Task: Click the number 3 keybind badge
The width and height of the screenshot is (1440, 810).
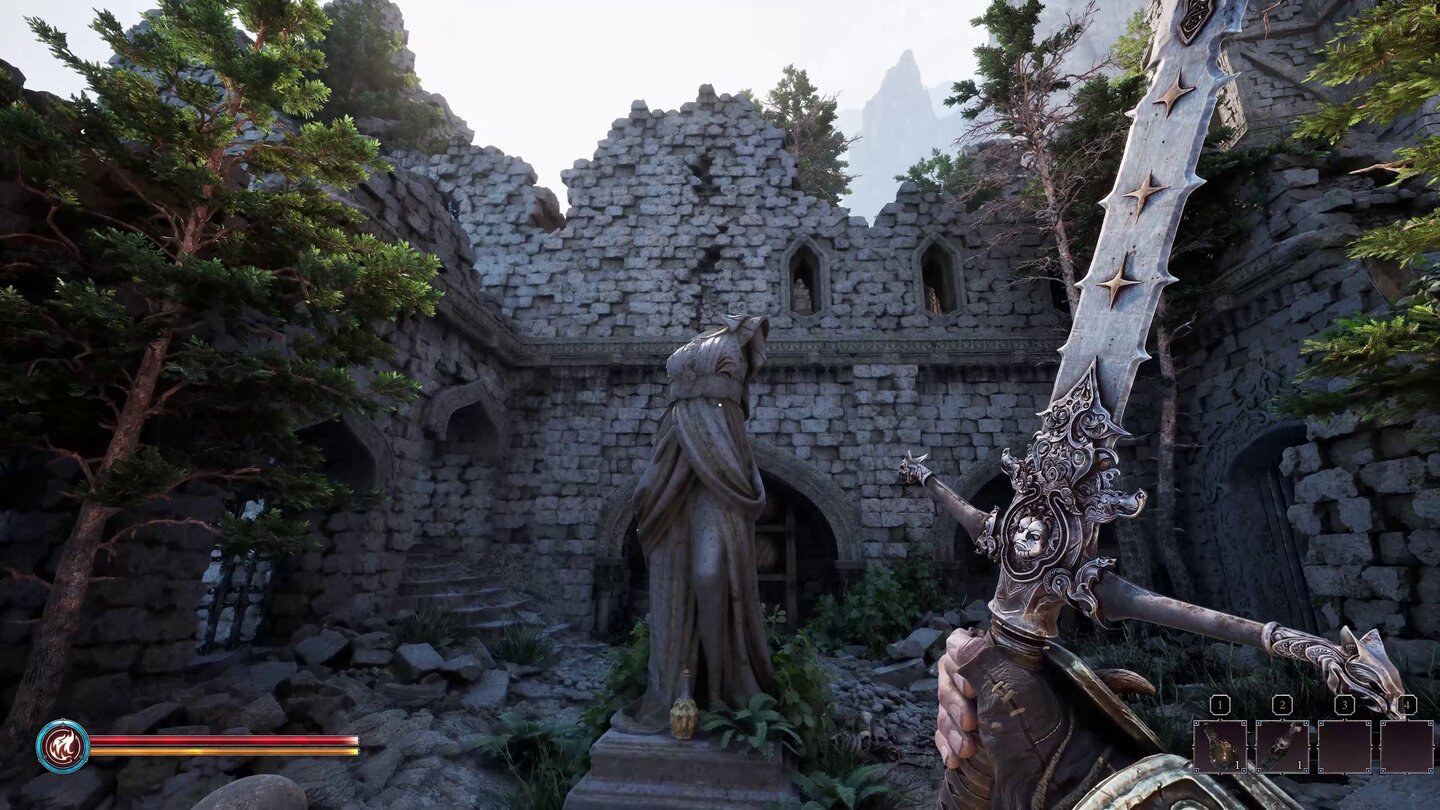Action: click(1344, 704)
